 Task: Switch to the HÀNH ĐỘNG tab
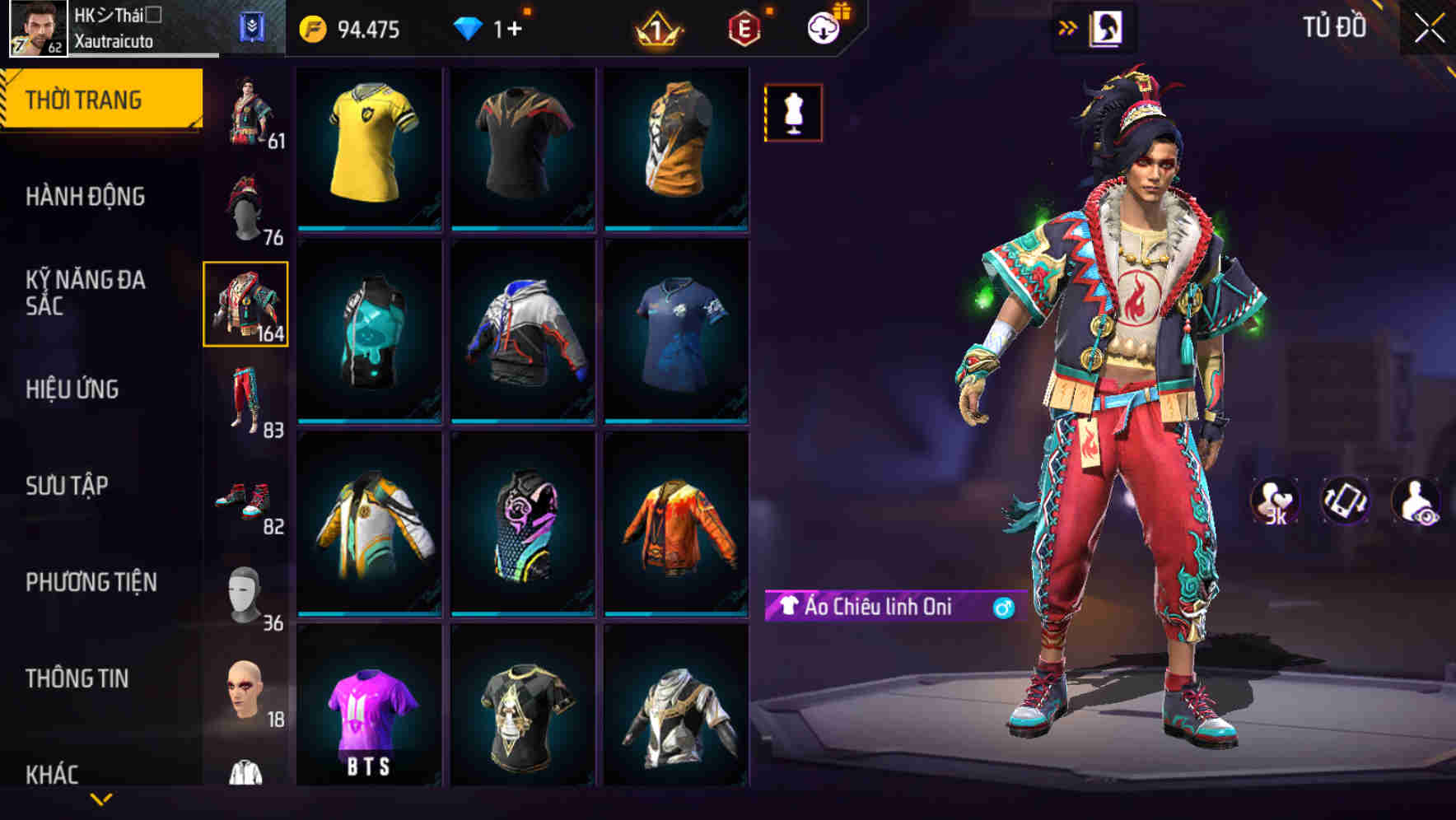[85, 196]
